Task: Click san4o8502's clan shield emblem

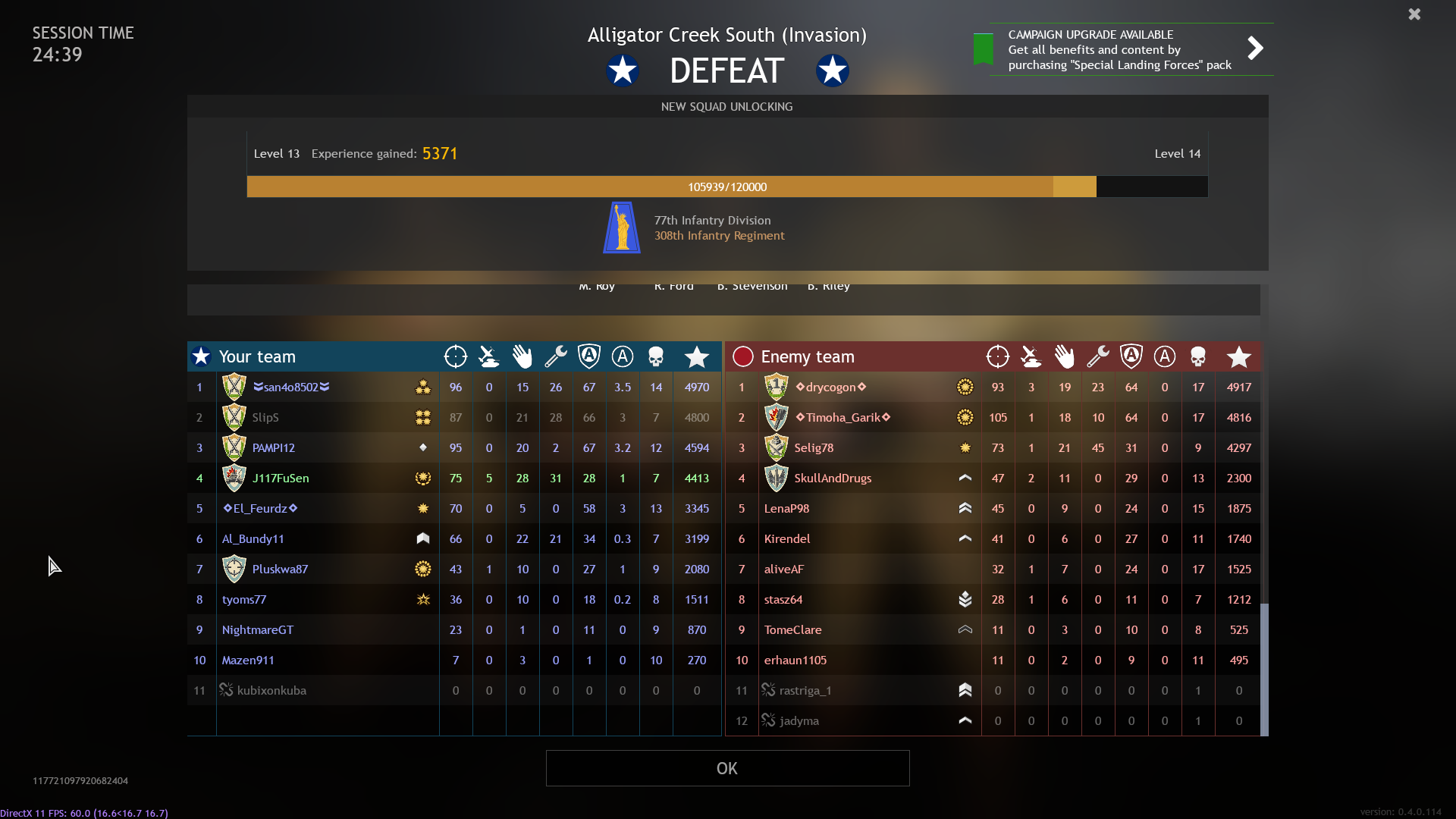Action: point(234,386)
